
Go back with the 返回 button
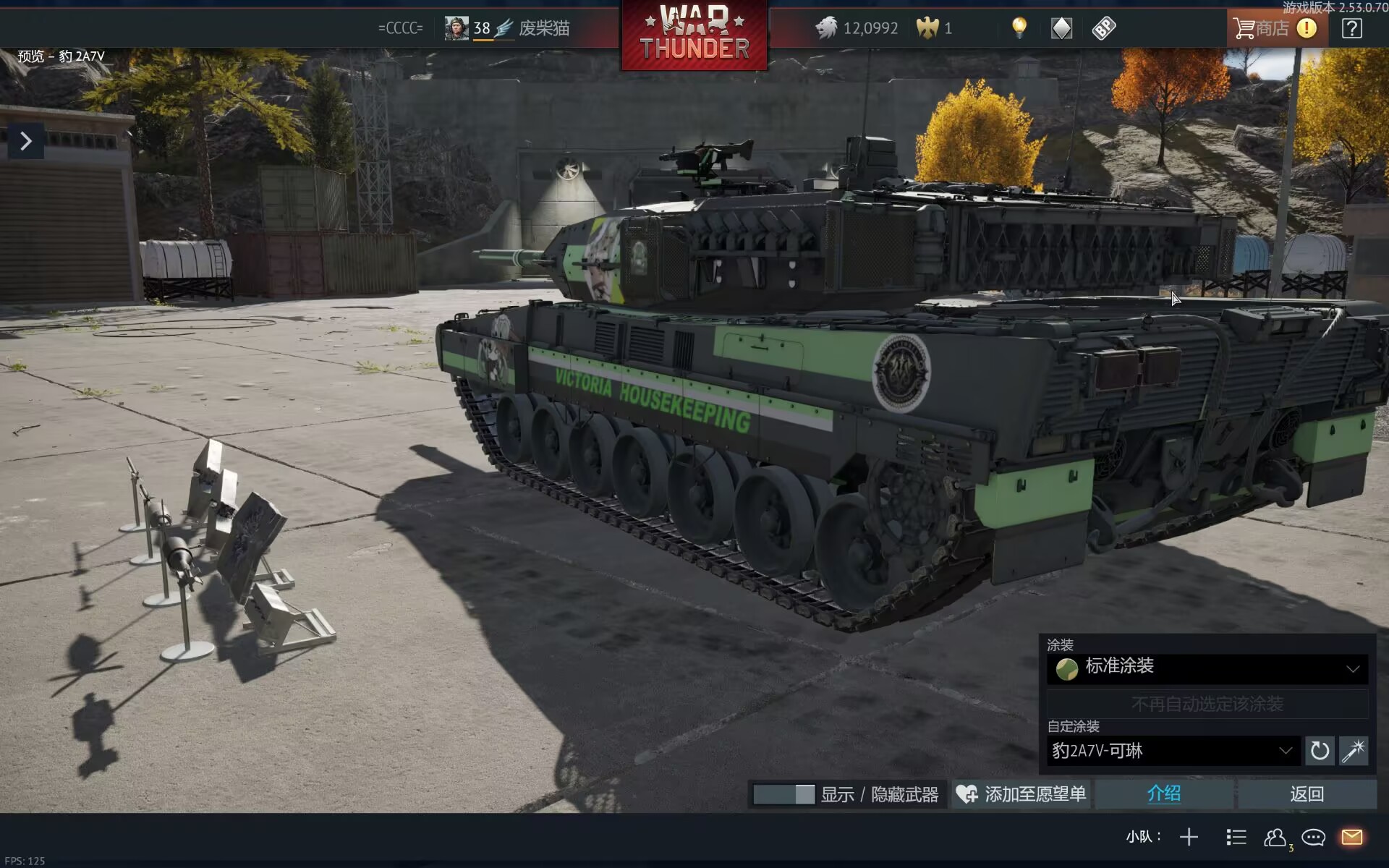pos(1307,794)
